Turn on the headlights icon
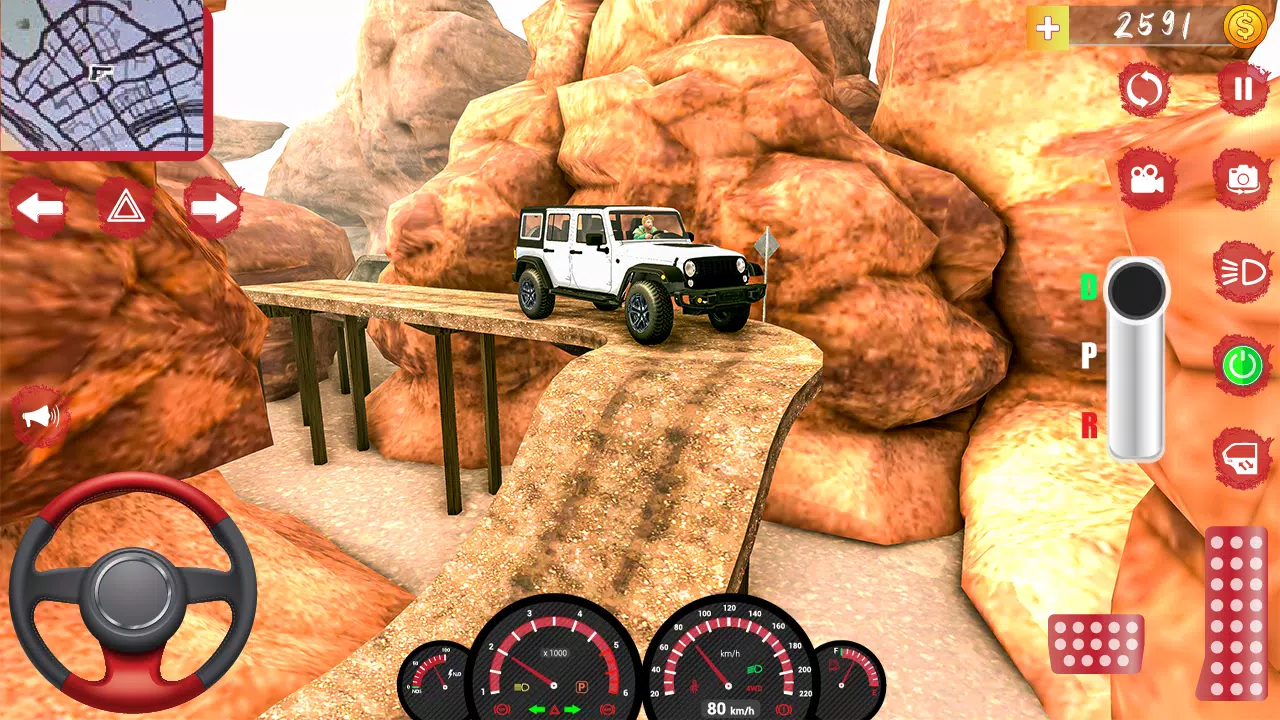1280x720 pixels. tap(1241, 270)
